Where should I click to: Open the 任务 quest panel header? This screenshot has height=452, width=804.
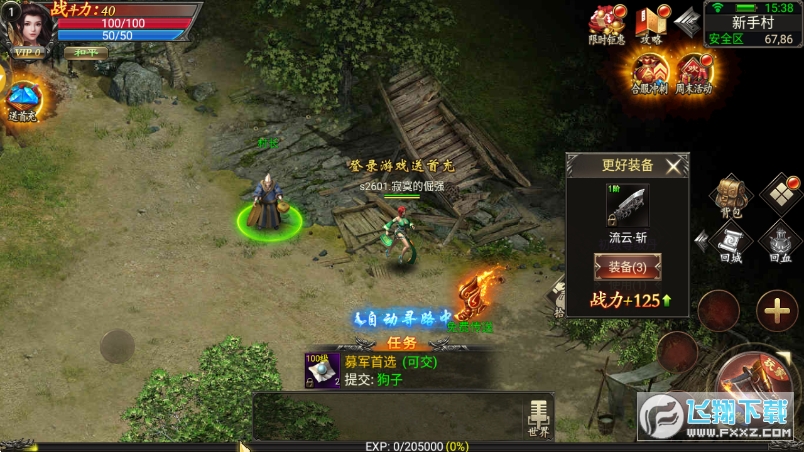(x=400, y=342)
